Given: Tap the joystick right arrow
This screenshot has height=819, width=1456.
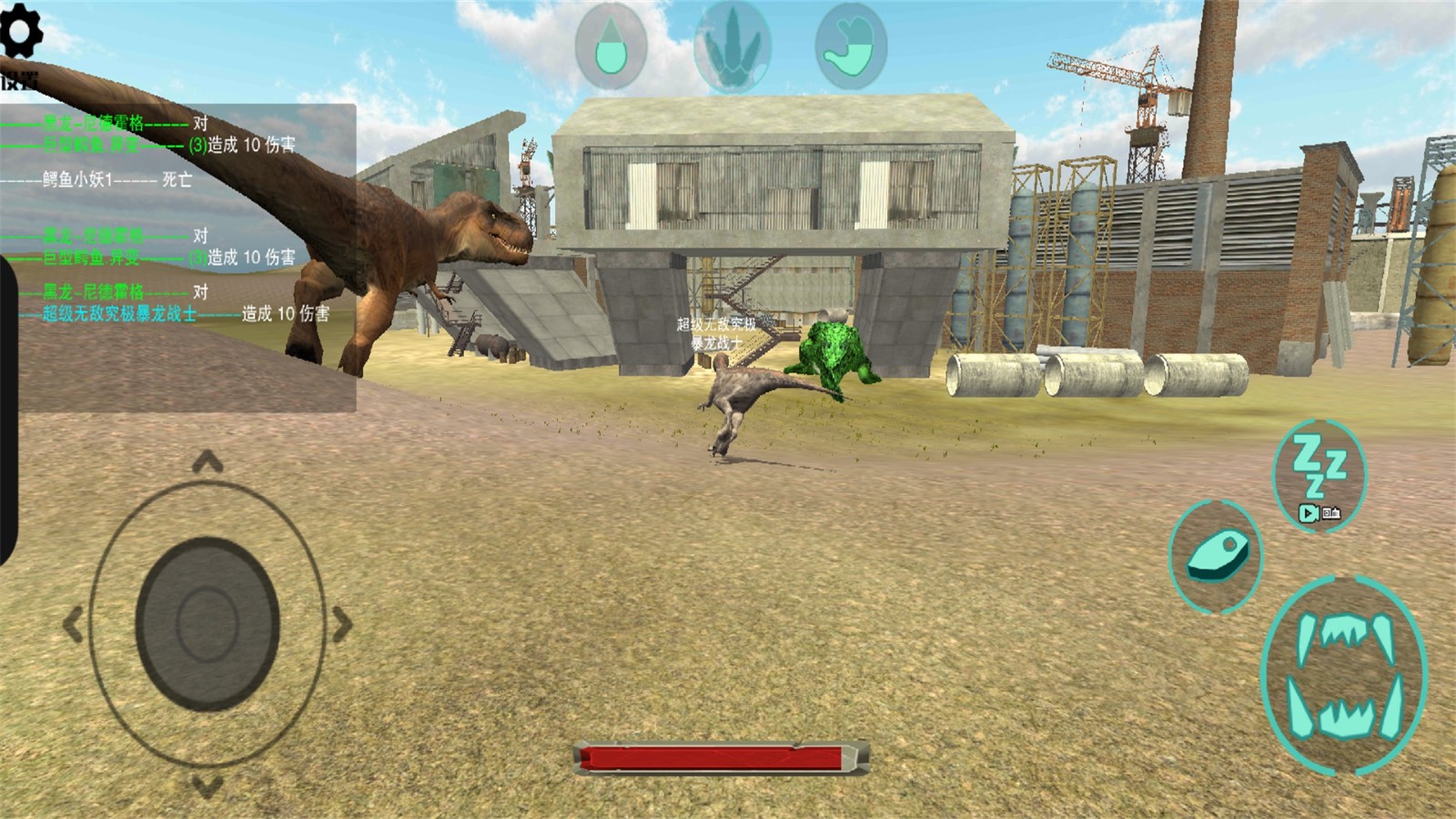Looking at the screenshot, I should 342,624.
